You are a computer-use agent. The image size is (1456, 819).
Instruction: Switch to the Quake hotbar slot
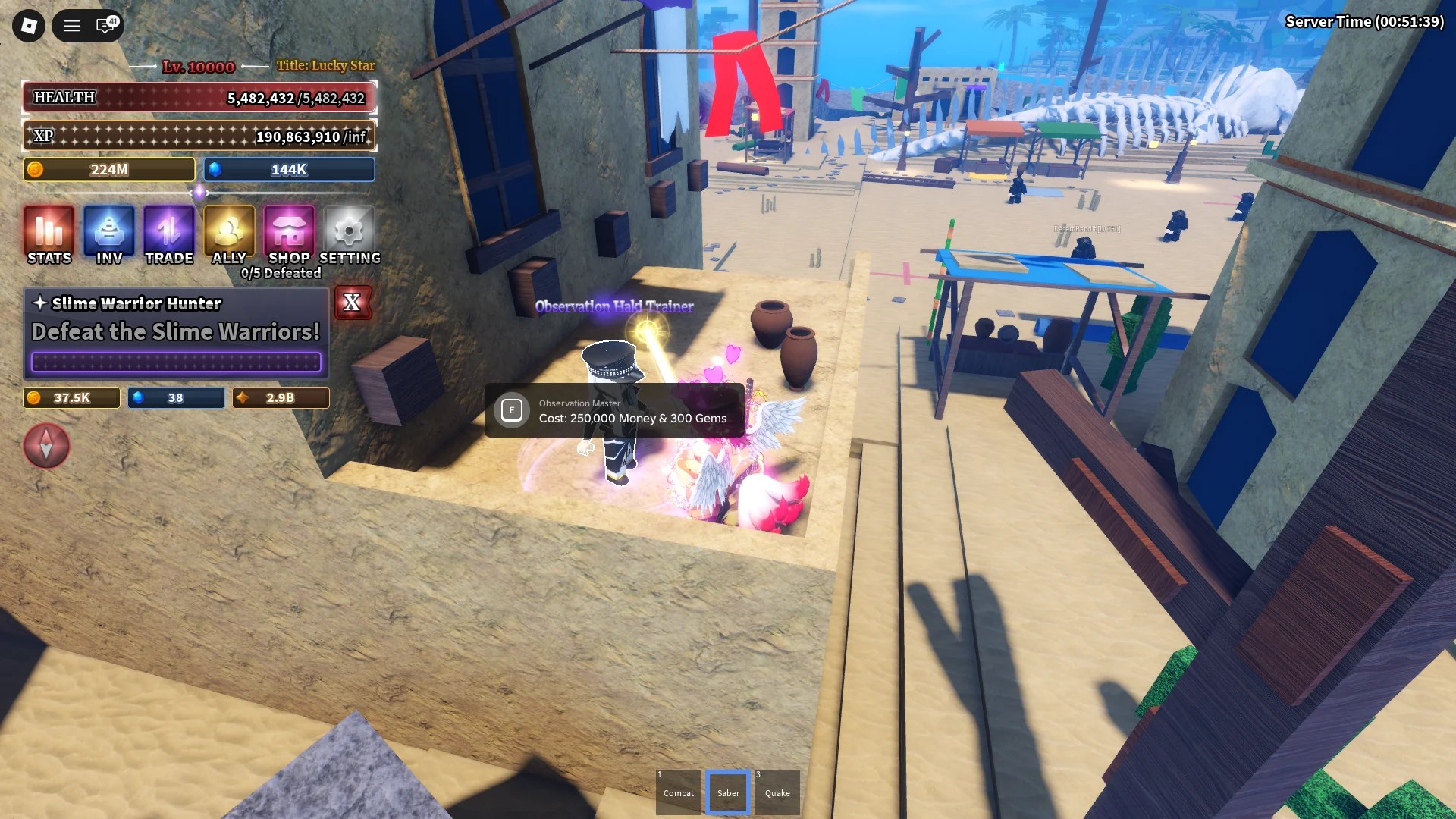point(776,791)
